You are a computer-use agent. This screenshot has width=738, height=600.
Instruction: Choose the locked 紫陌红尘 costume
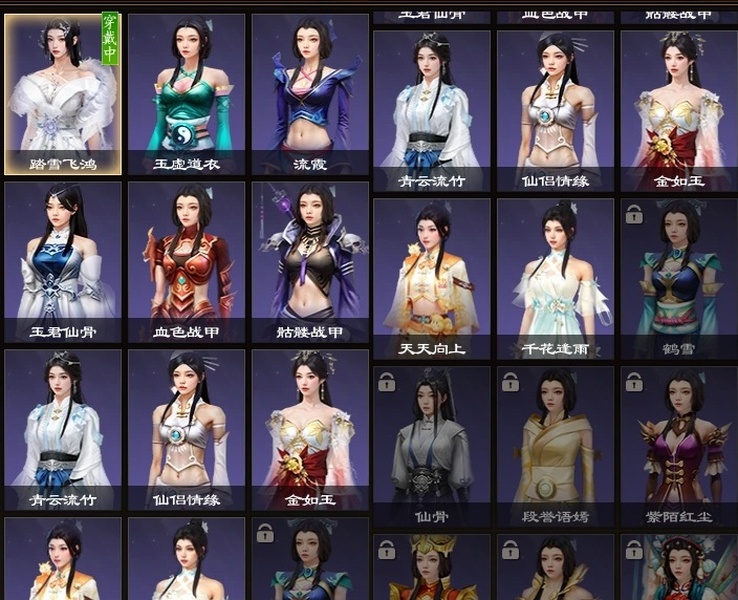pyautogui.click(x=679, y=446)
